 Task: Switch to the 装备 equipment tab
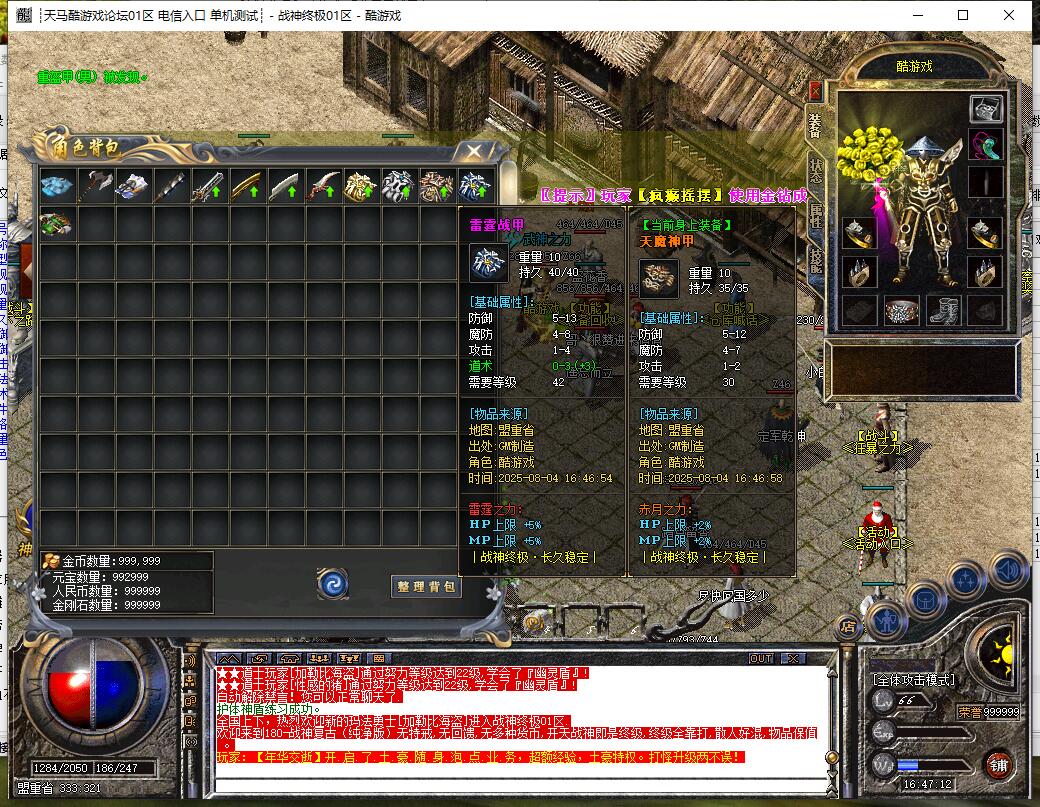815,125
